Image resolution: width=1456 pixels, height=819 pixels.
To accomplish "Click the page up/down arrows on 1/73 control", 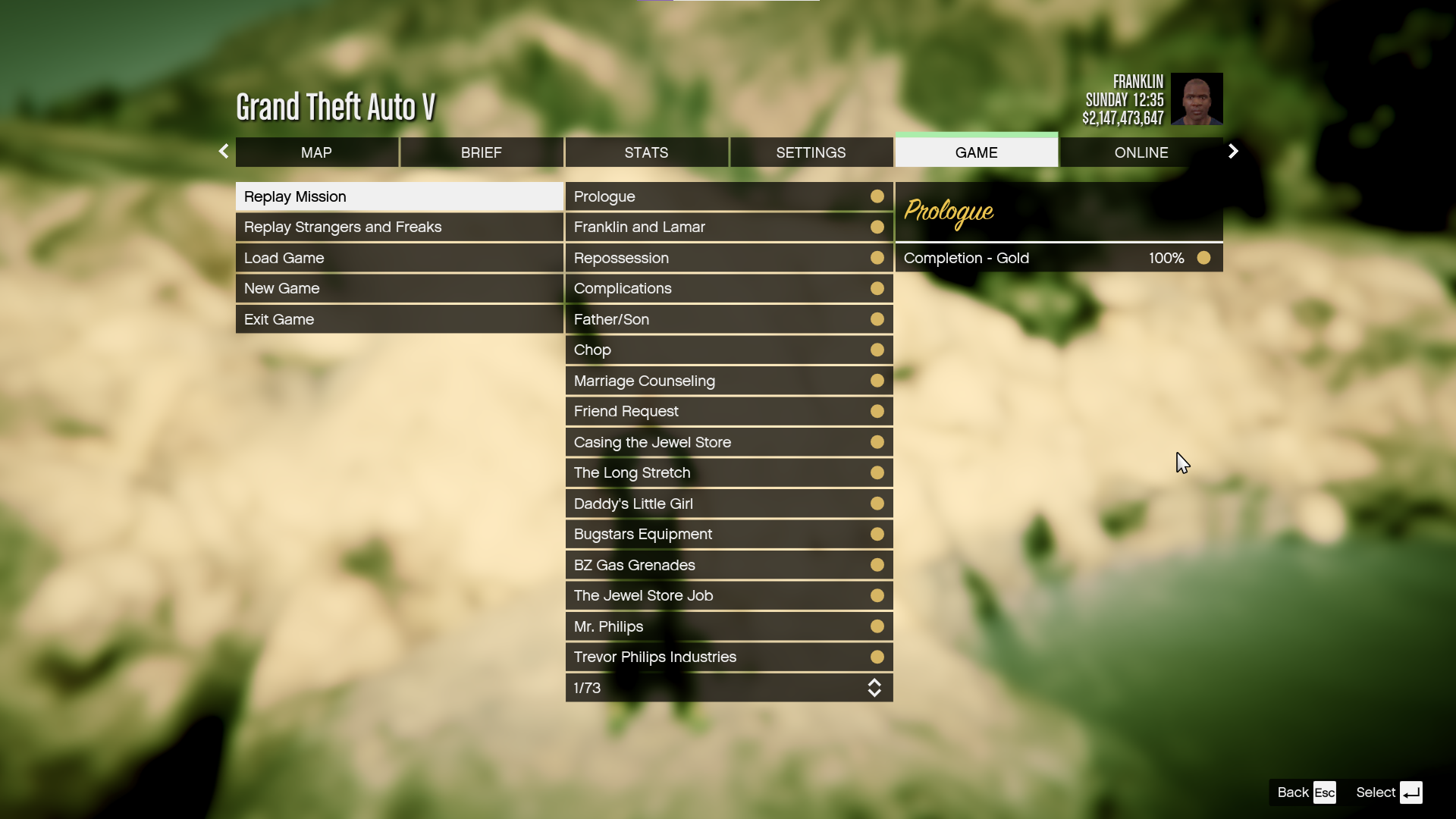I will pyautogui.click(x=875, y=688).
